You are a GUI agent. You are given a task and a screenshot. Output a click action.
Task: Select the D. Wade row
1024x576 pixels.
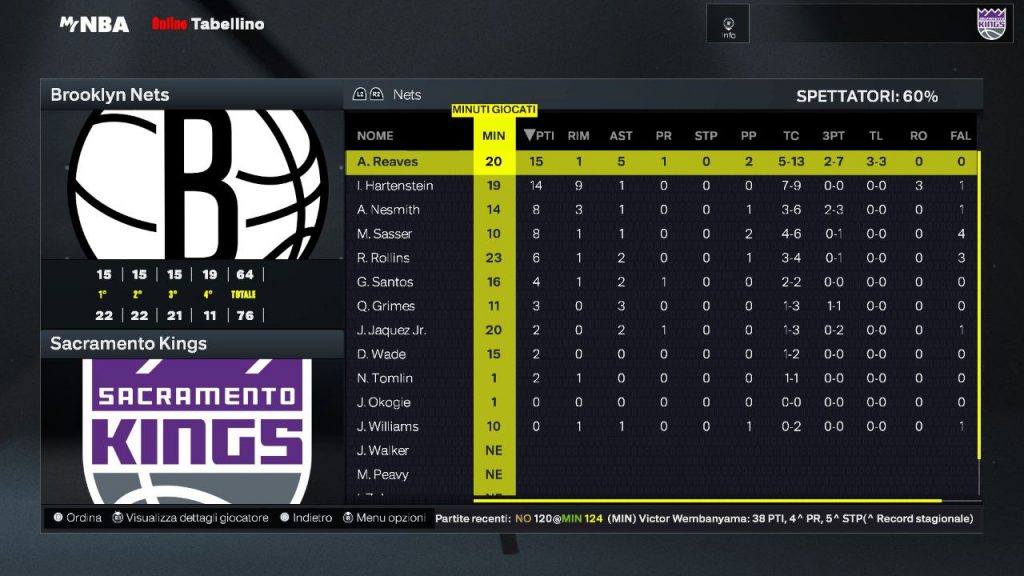click(x=381, y=354)
